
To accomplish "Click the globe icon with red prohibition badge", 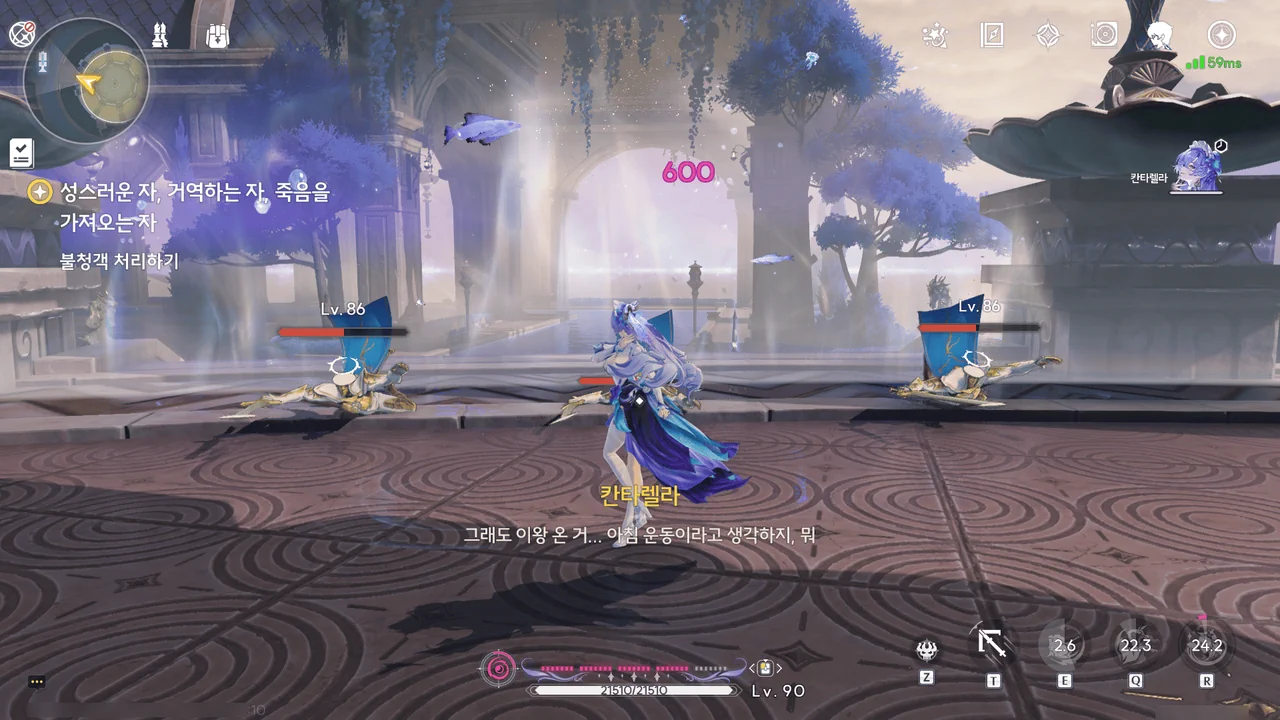I will pos(22,34).
